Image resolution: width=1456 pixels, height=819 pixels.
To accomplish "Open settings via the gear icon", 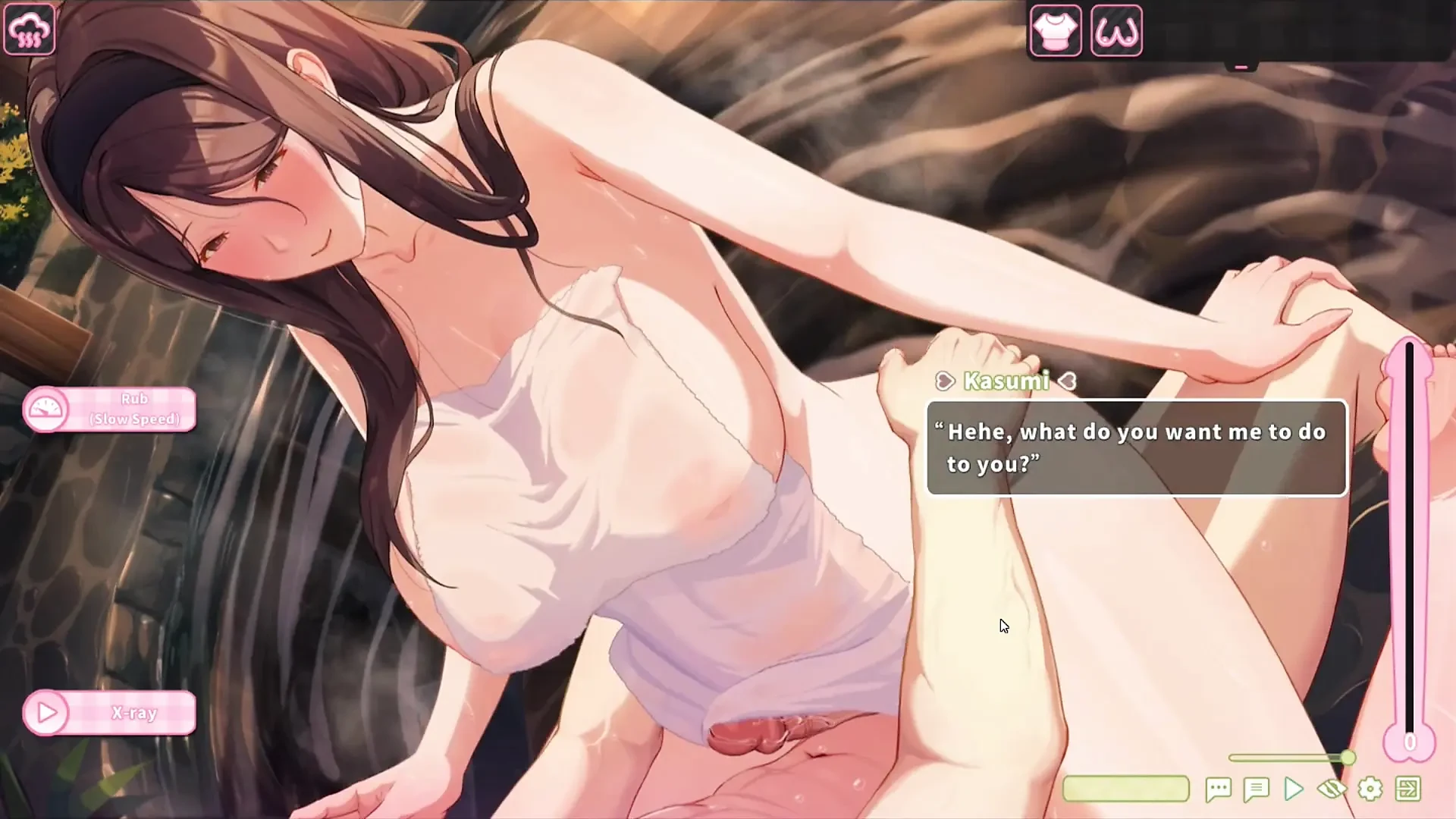I will [x=1370, y=789].
